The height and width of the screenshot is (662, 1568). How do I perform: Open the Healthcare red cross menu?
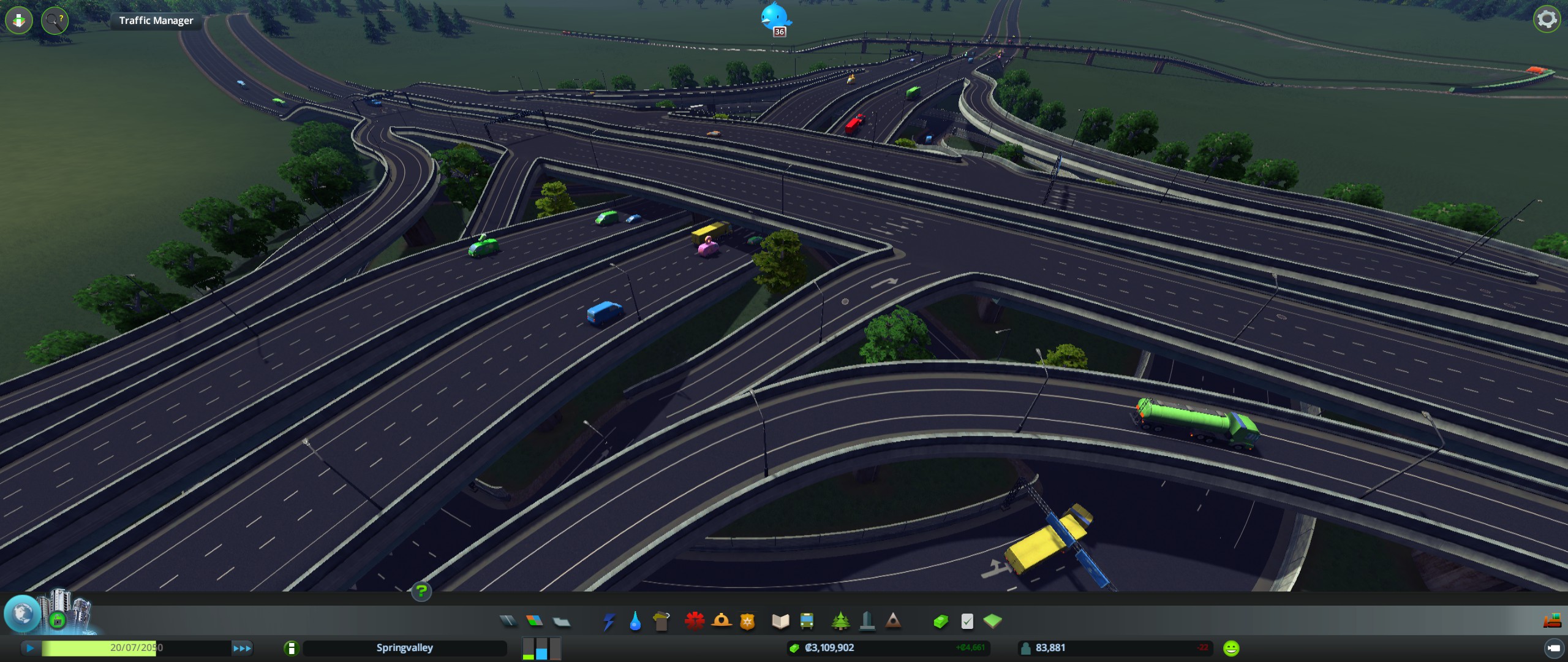[x=695, y=622]
